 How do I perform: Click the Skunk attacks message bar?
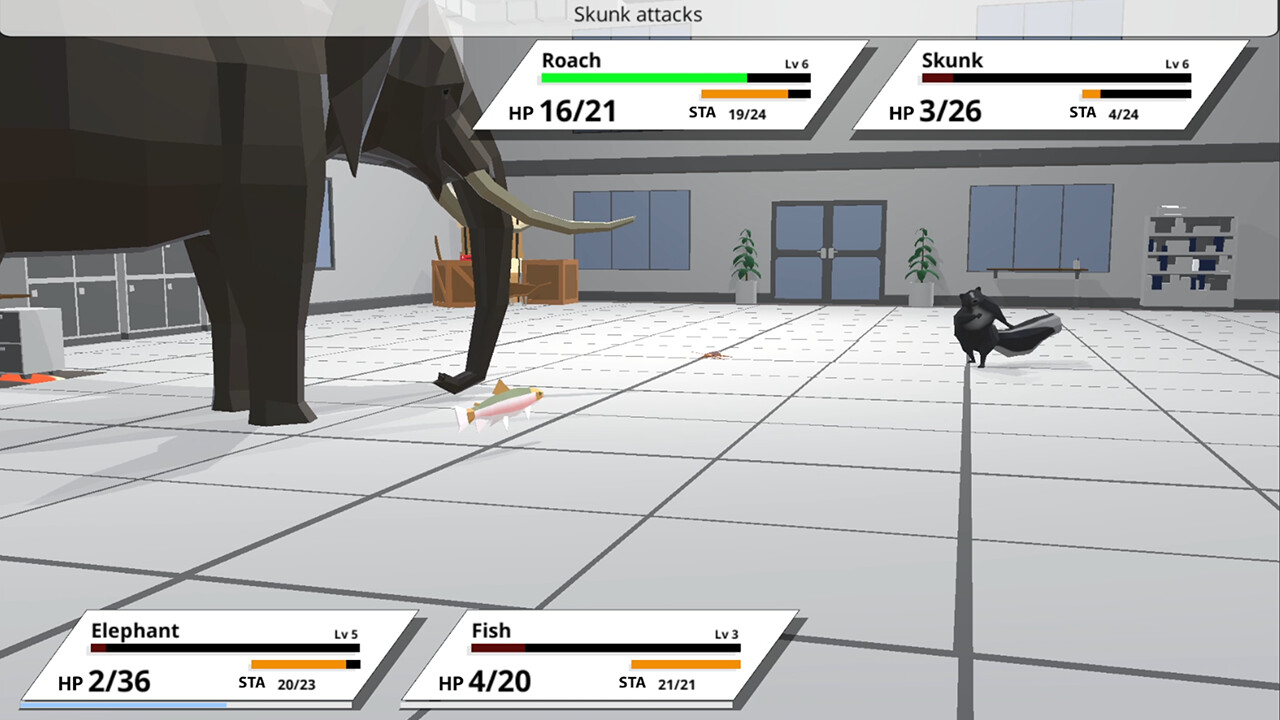click(637, 14)
